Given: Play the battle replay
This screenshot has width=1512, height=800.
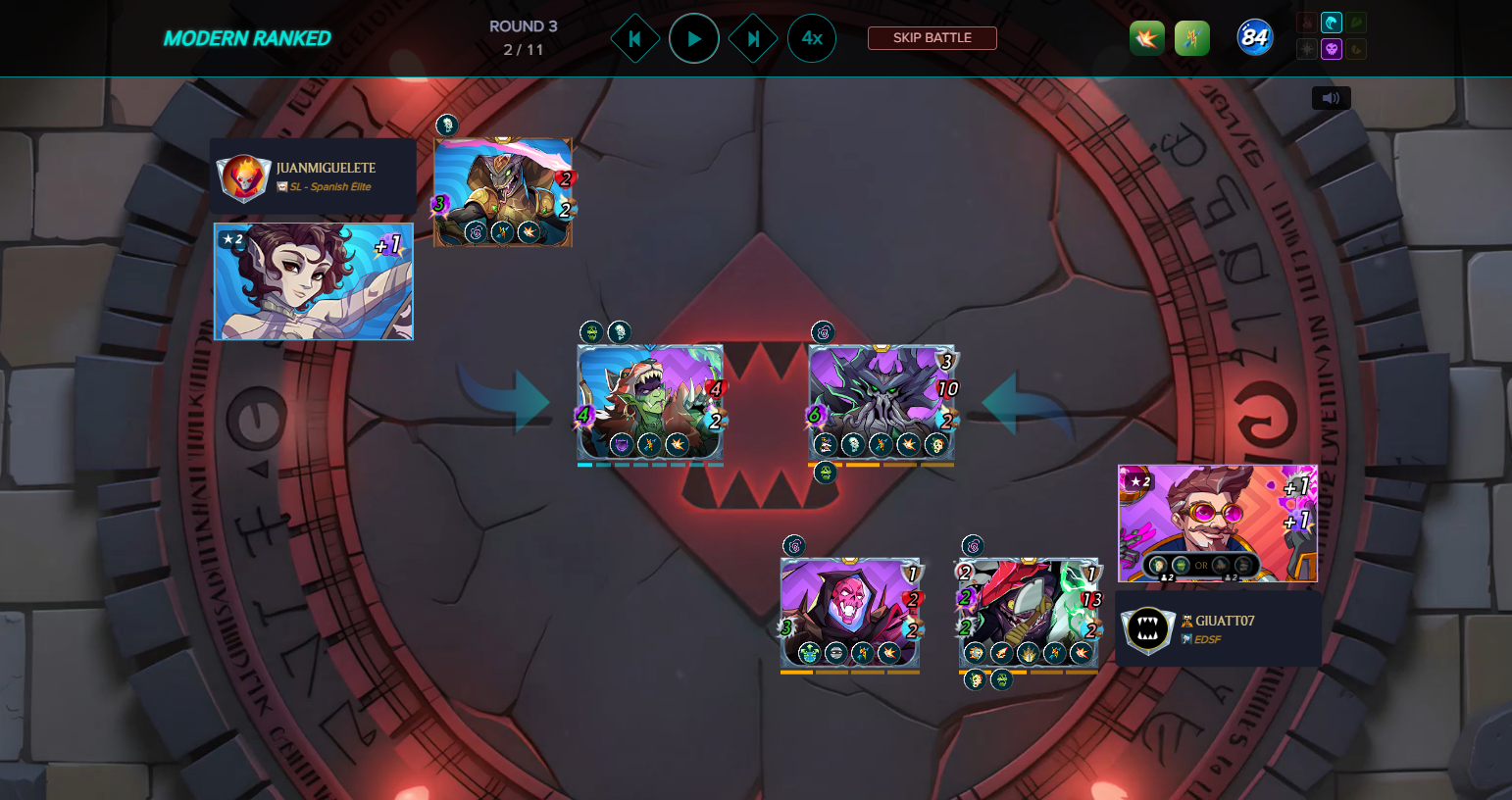Looking at the screenshot, I should point(694,39).
